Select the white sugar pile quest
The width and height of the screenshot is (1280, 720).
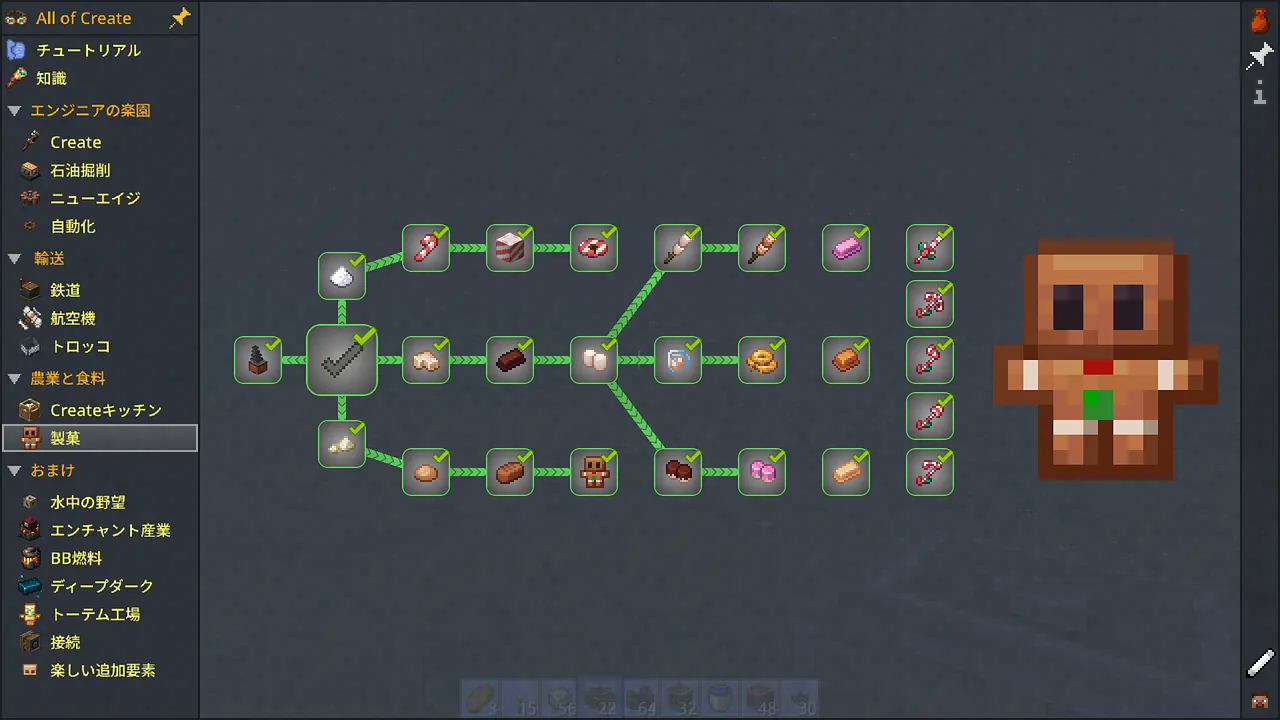point(342,276)
